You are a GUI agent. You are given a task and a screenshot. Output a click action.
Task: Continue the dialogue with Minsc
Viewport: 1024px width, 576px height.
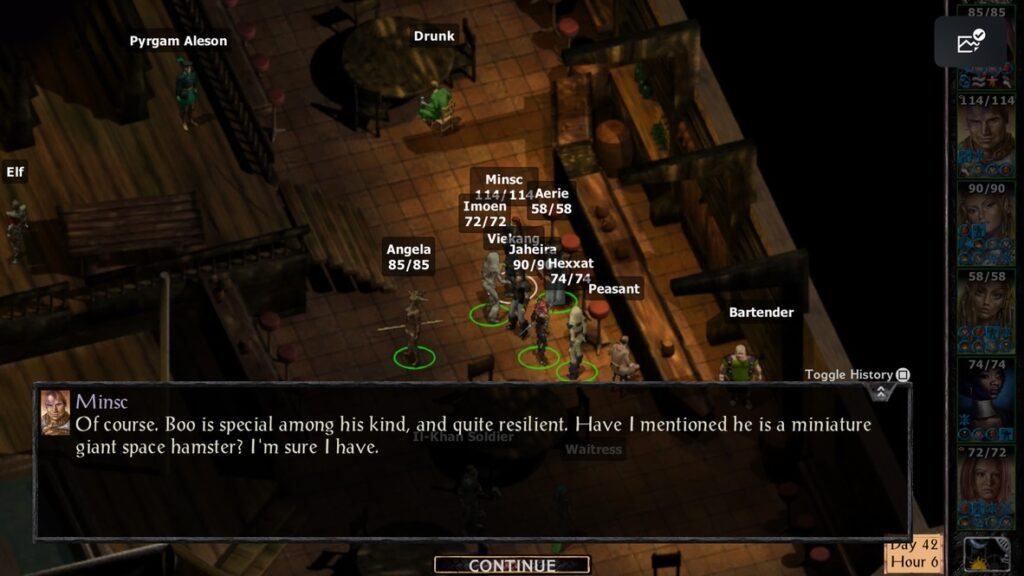[511, 565]
